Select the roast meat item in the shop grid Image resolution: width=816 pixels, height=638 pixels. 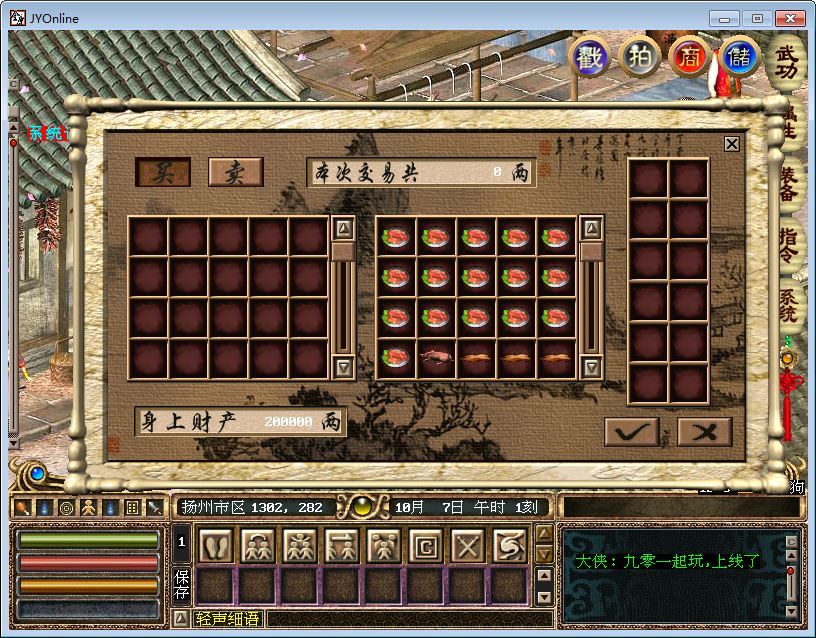point(437,357)
